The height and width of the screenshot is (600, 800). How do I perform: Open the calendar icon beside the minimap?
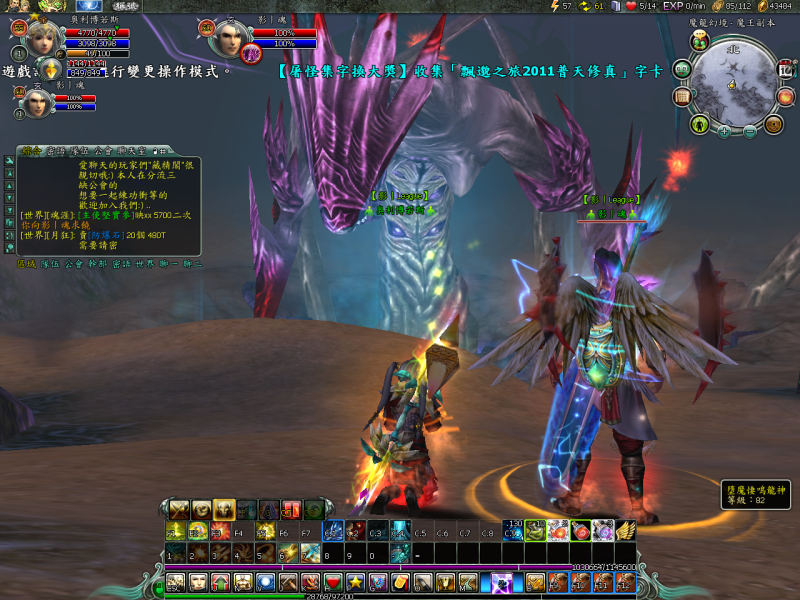[x=786, y=71]
